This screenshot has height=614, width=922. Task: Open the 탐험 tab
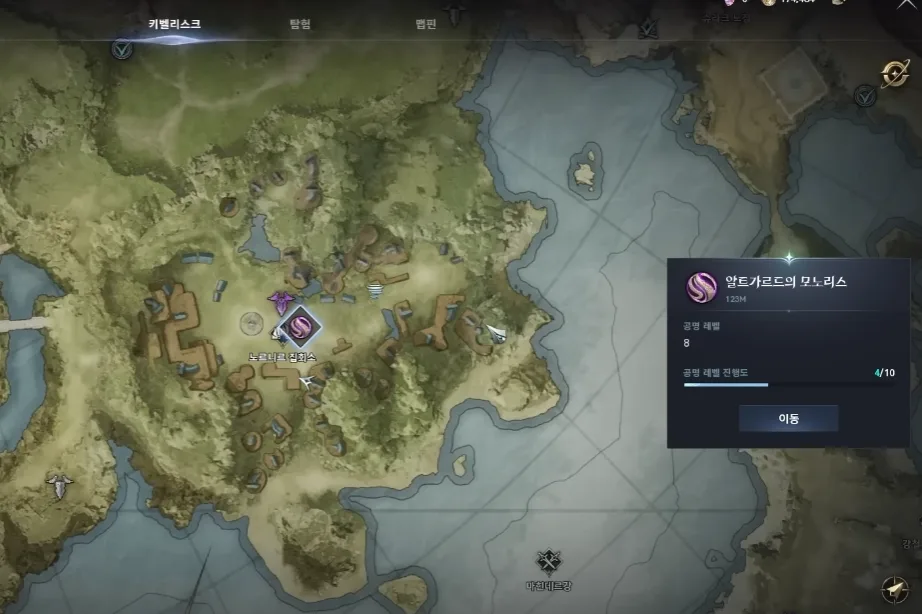tap(302, 24)
